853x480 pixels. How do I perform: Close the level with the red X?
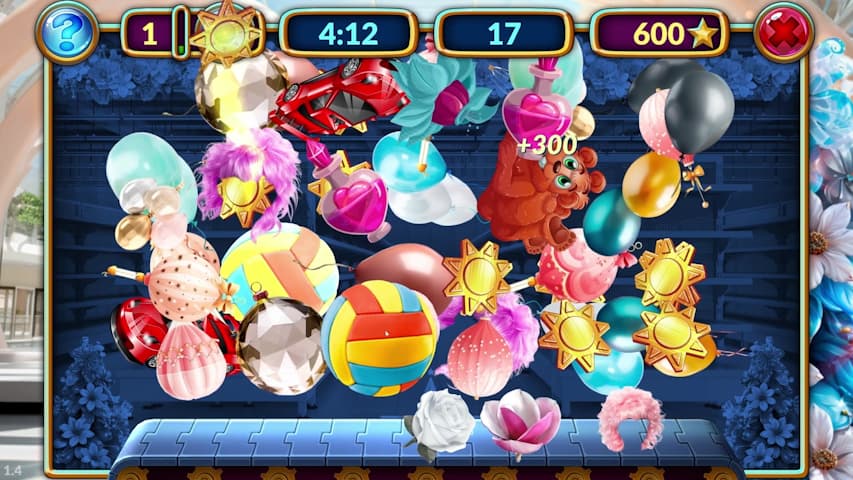(784, 33)
